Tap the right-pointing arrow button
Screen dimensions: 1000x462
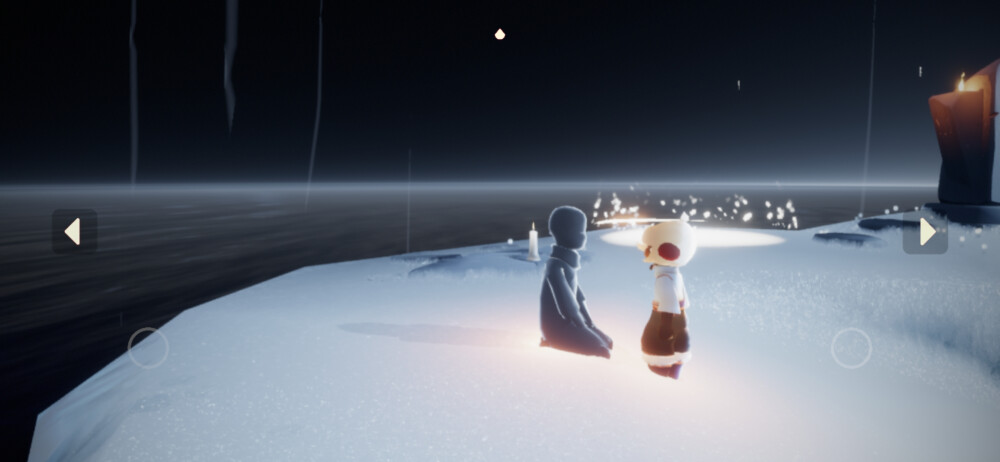coord(925,232)
